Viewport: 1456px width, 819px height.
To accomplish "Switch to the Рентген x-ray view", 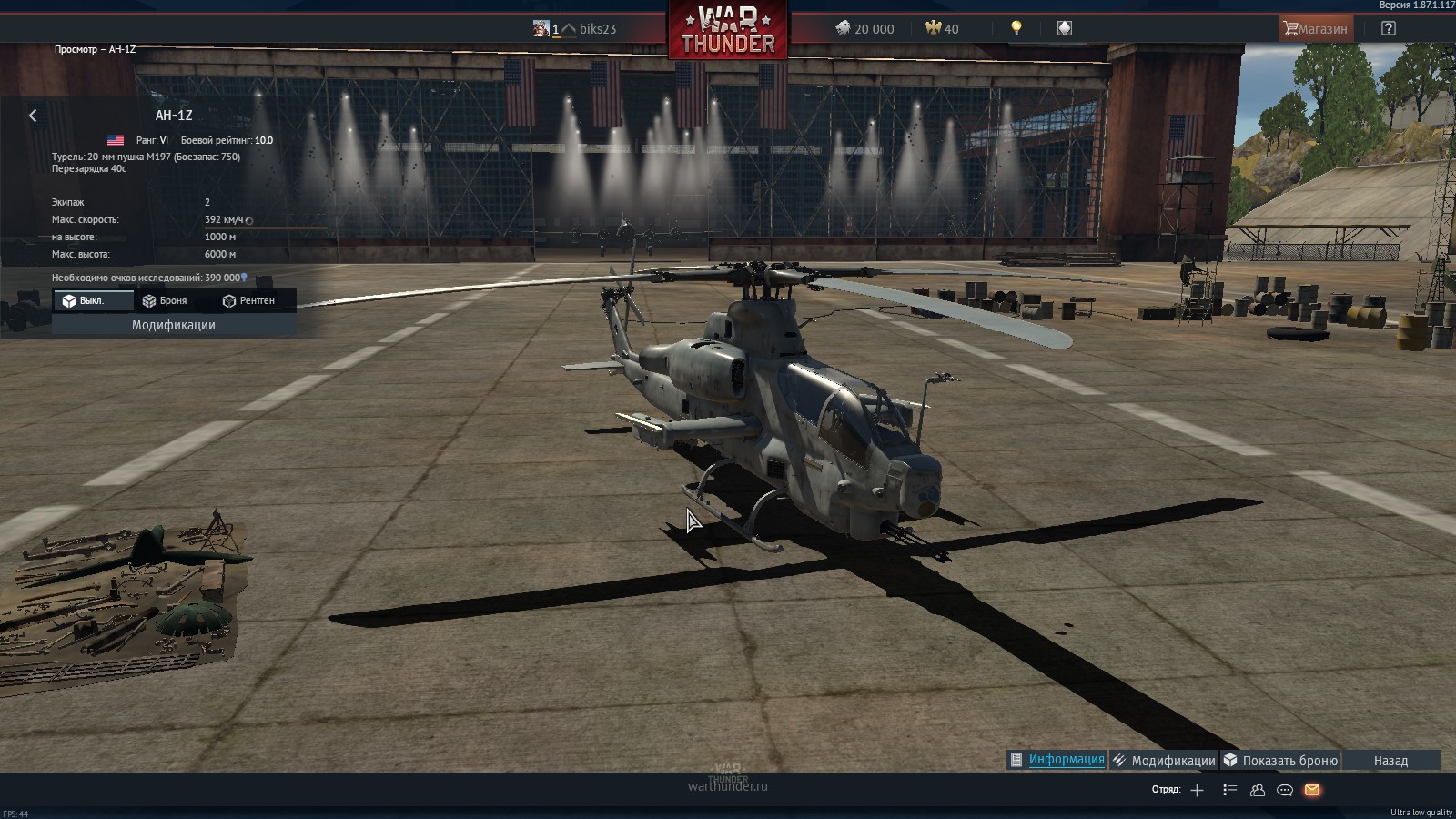I will 249,300.
